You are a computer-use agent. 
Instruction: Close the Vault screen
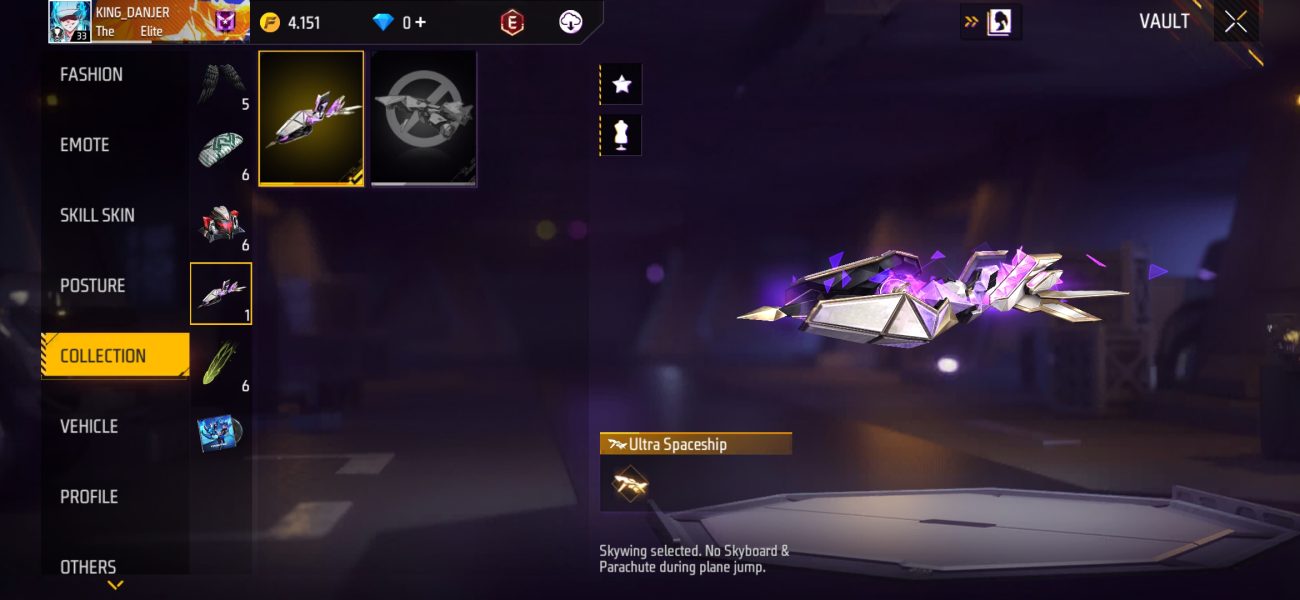tap(1236, 22)
